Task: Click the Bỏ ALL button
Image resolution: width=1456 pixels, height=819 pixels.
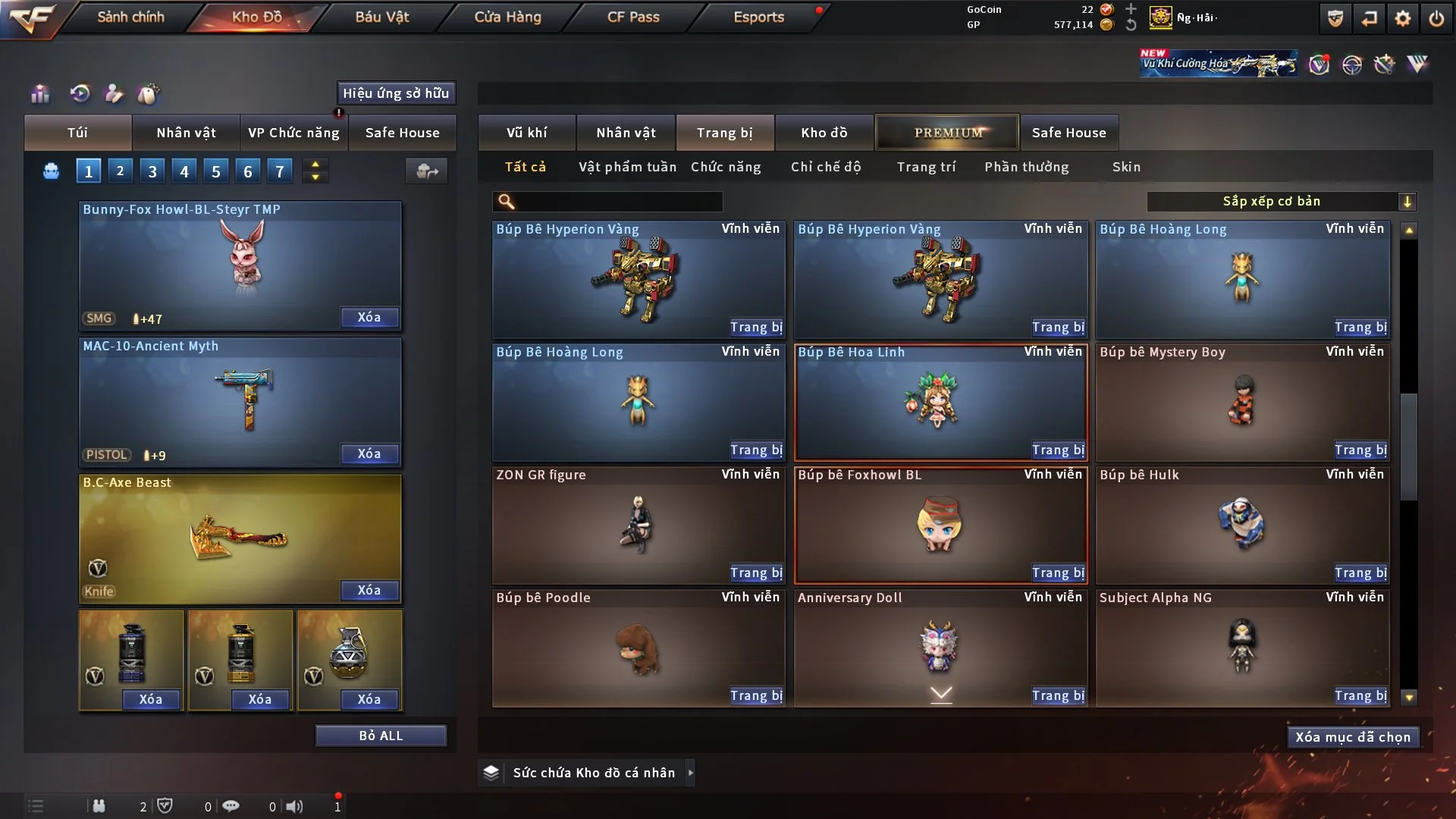Action: point(381,736)
